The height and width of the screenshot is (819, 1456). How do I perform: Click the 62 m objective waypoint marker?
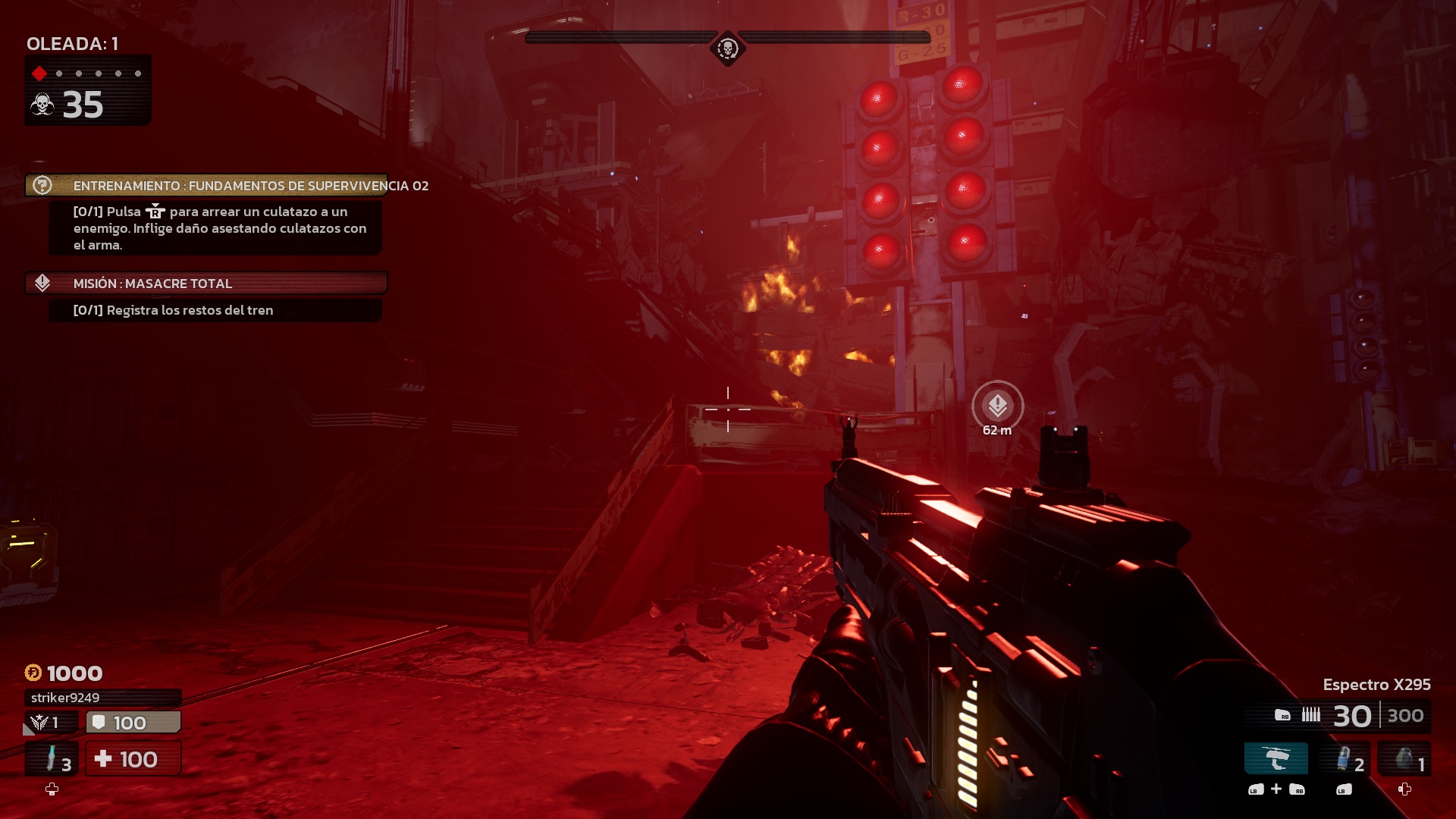point(997,406)
